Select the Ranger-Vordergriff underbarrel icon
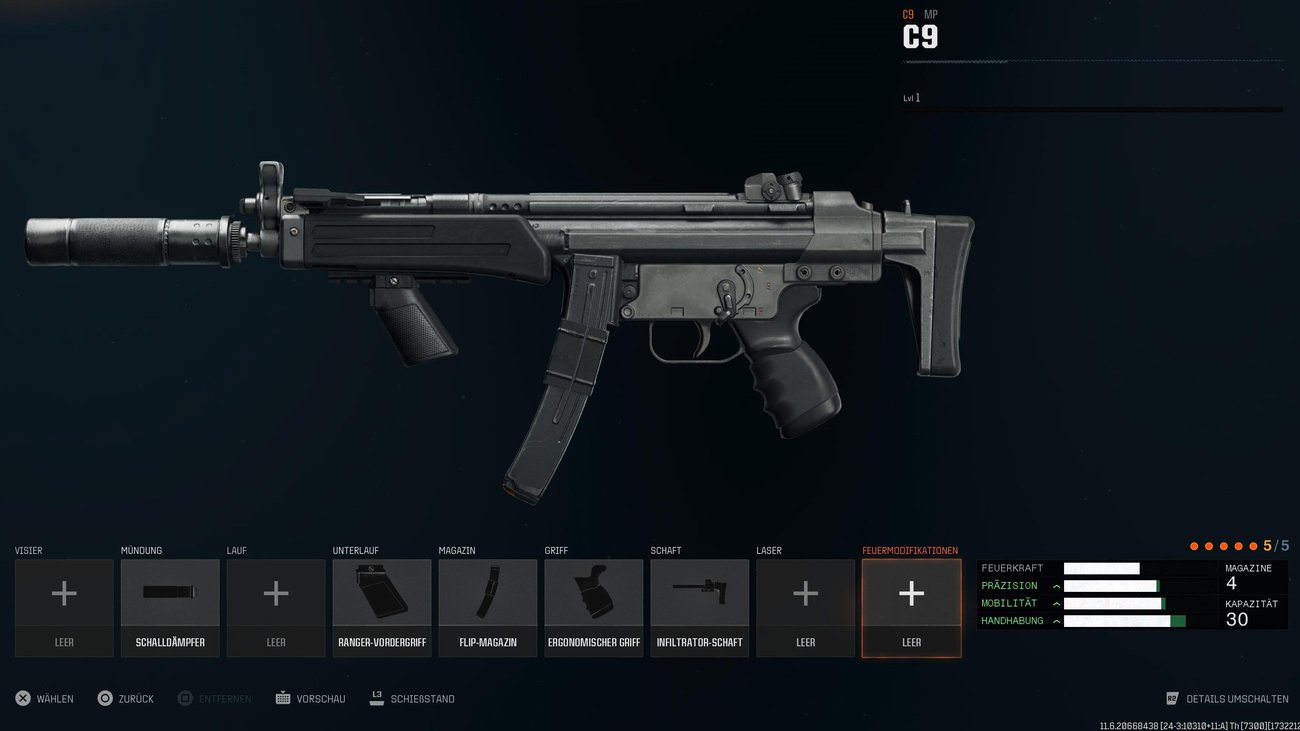Screen dimensions: 1300x731 coord(382,593)
